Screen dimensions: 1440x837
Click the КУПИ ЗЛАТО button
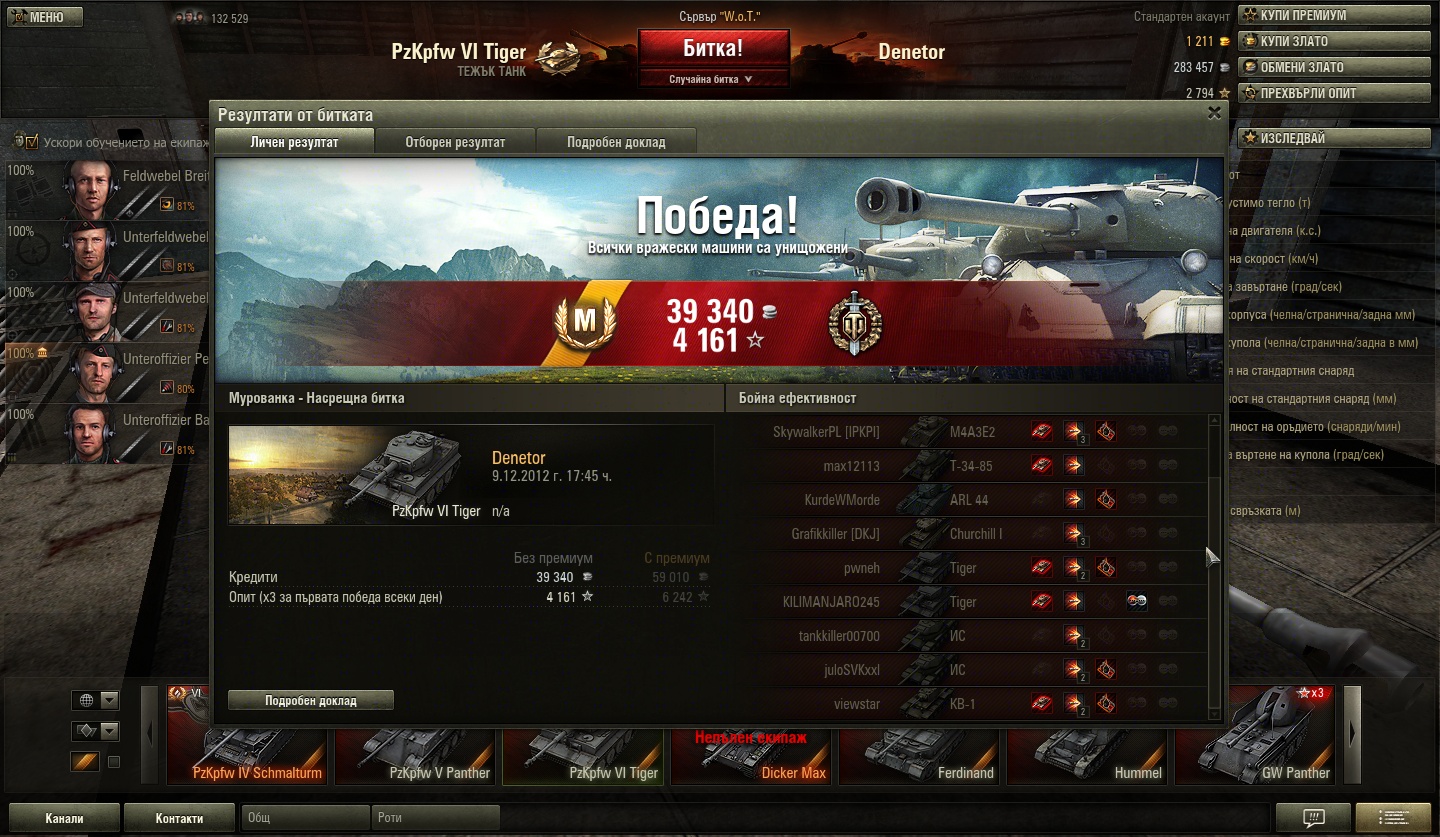[x=1333, y=41]
